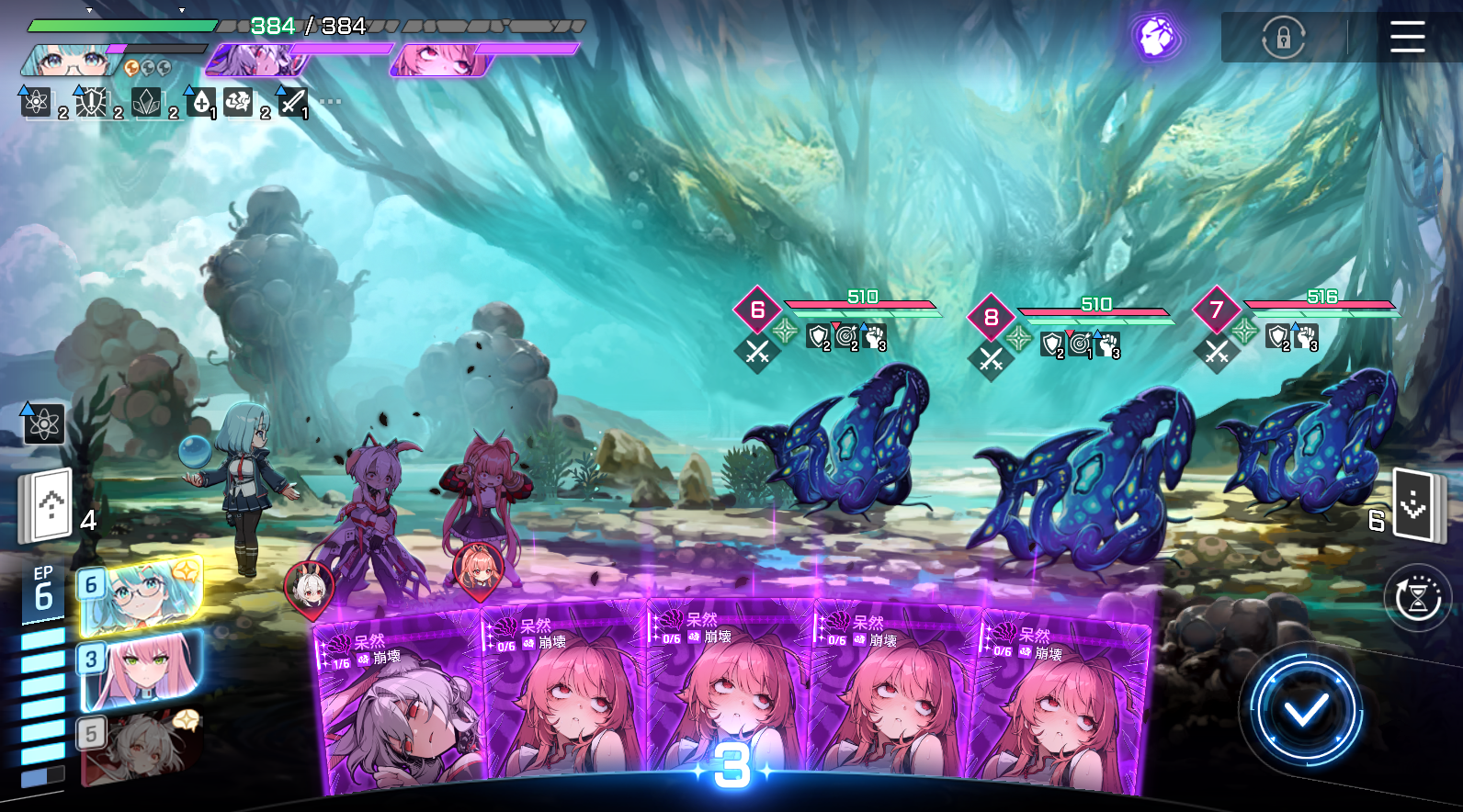The image size is (1463, 812).
Task: Expand the ellipsis after the status icons
Action: coord(330,101)
